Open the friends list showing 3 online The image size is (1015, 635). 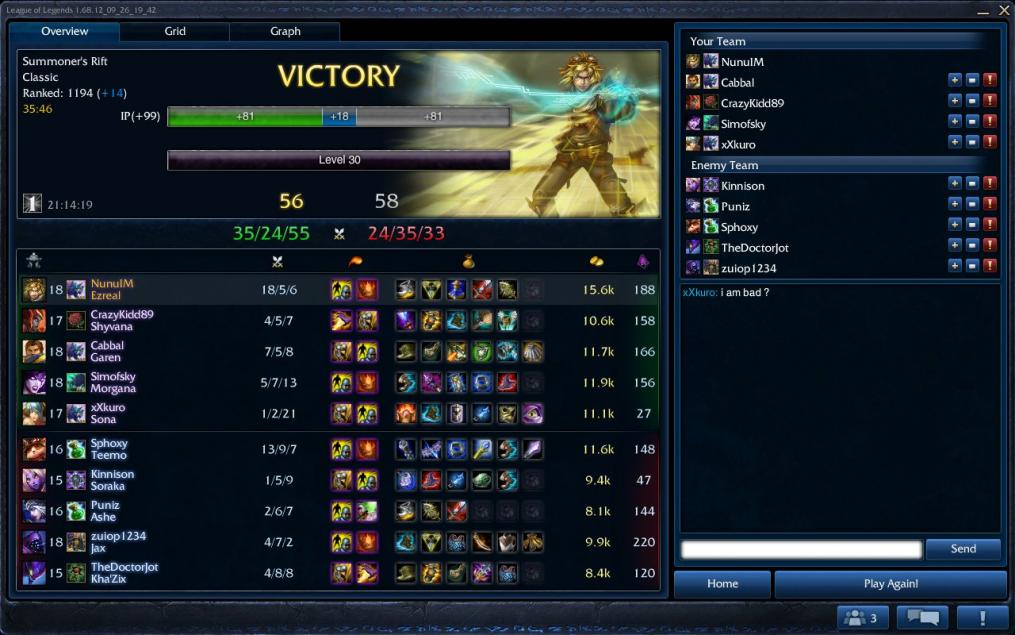862,618
